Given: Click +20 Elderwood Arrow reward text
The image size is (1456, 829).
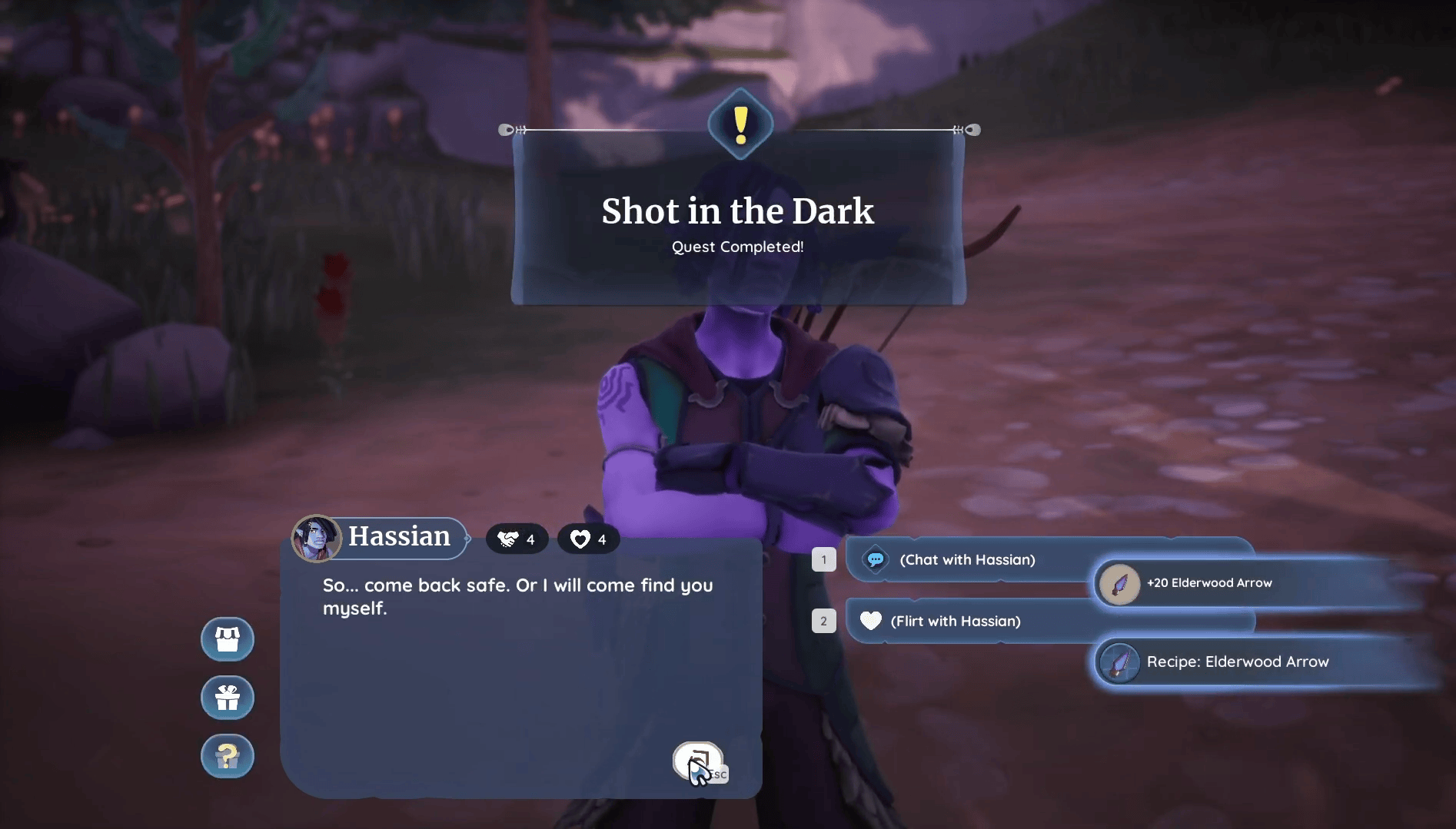Looking at the screenshot, I should click(1209, 582).
